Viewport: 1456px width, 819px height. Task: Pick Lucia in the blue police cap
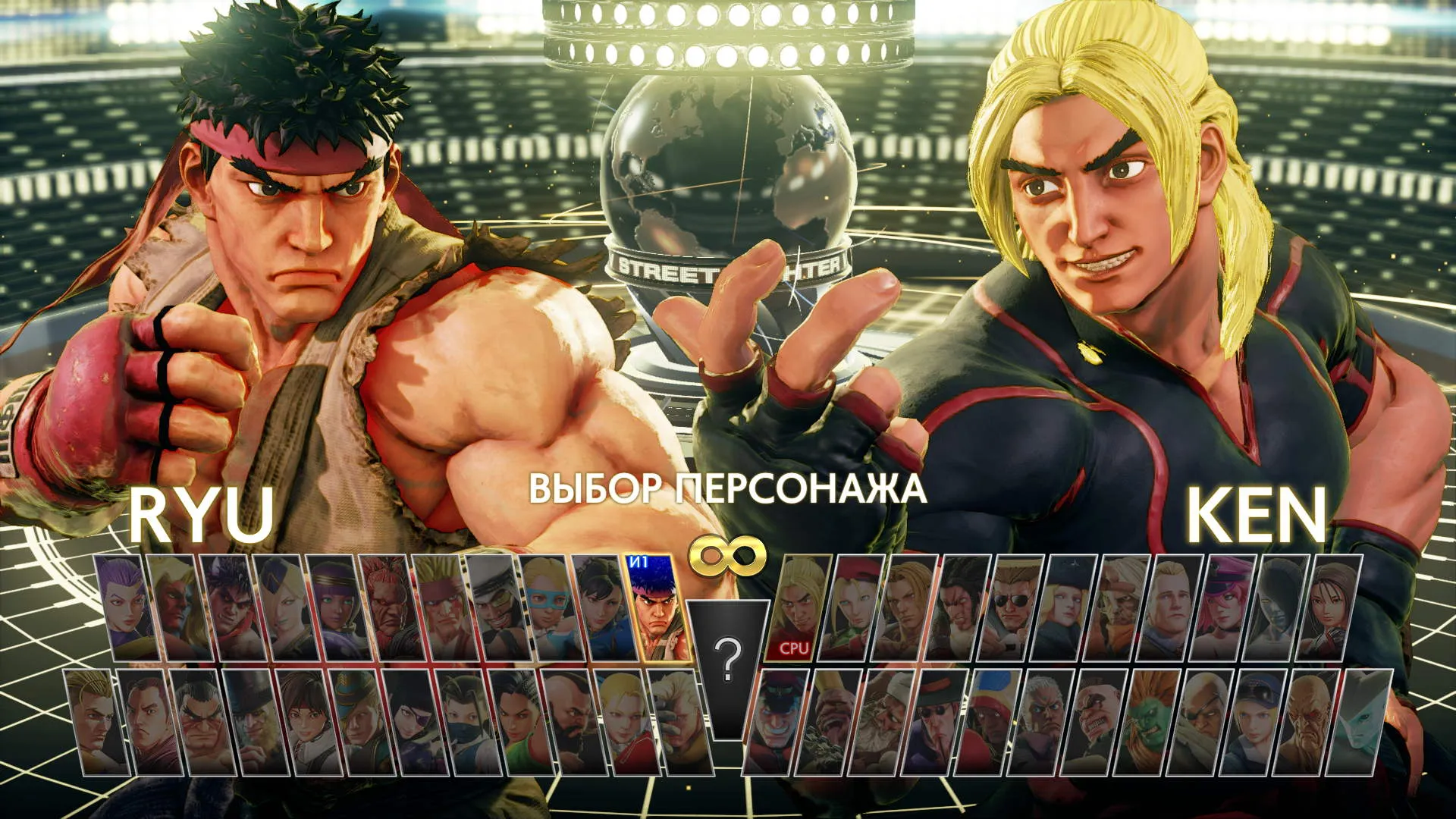1258,722
